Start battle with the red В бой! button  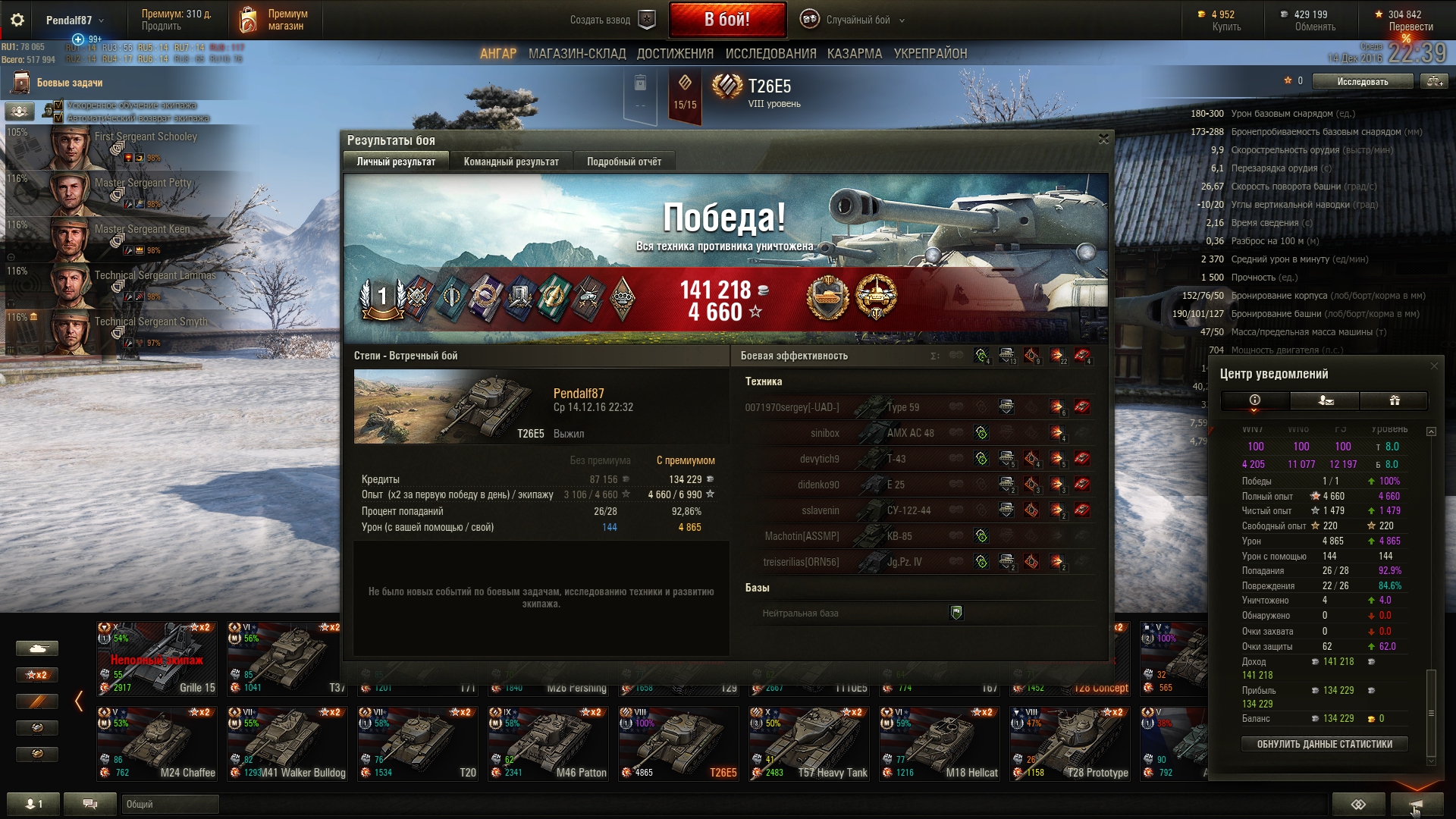(726, 20)
